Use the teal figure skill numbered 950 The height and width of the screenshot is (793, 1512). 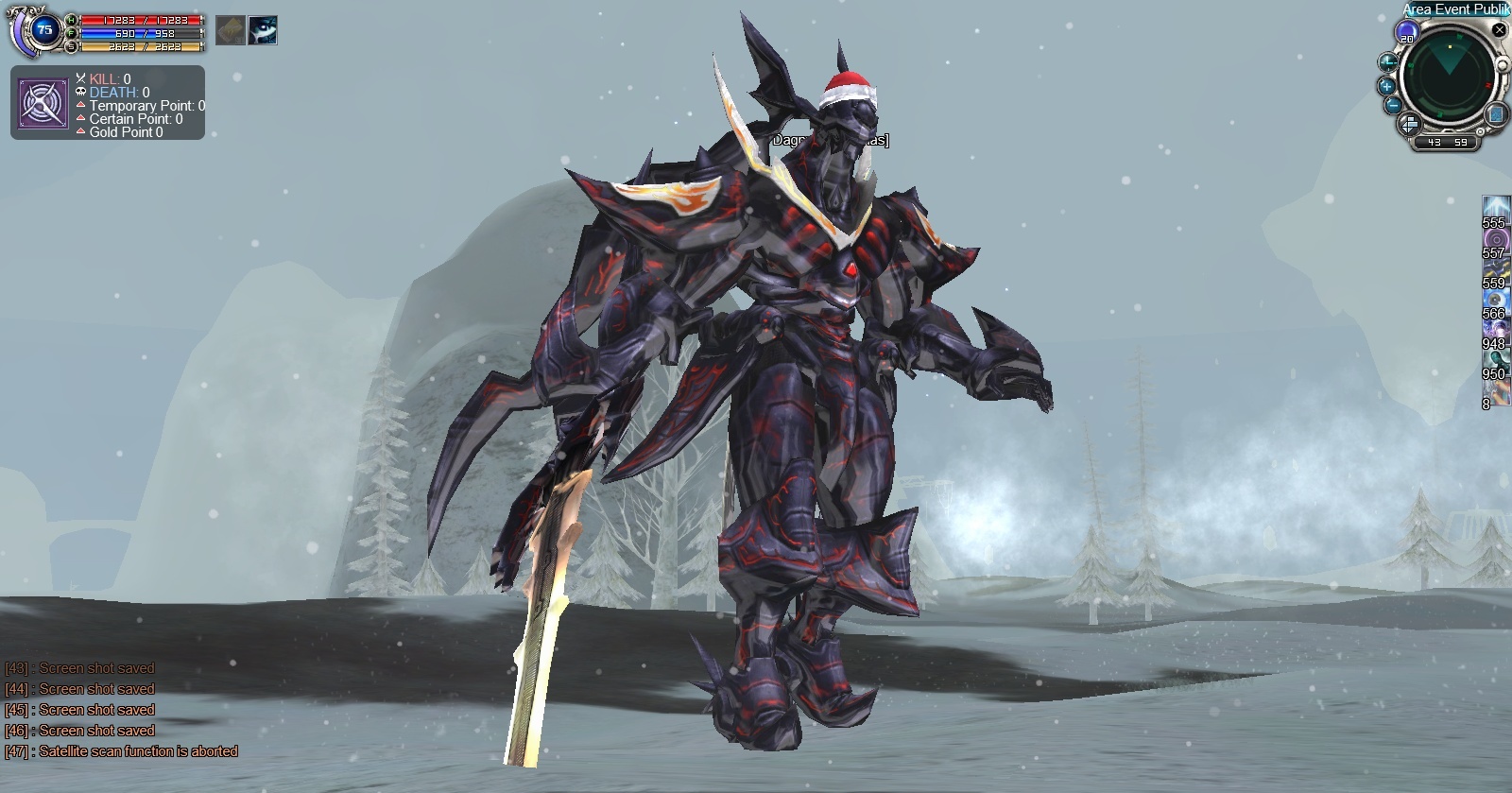(x=1496, y=361)
